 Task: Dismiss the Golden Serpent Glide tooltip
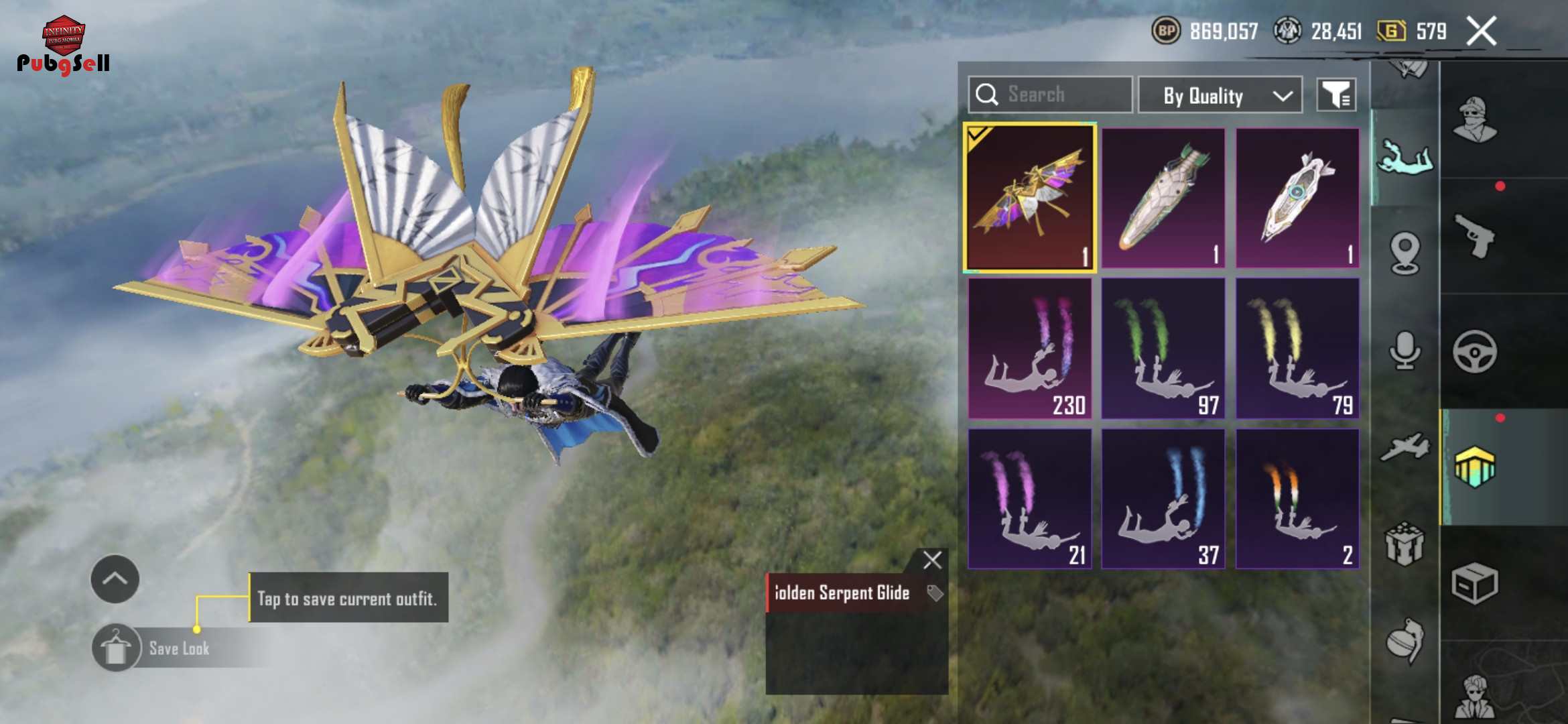point(932,560)
